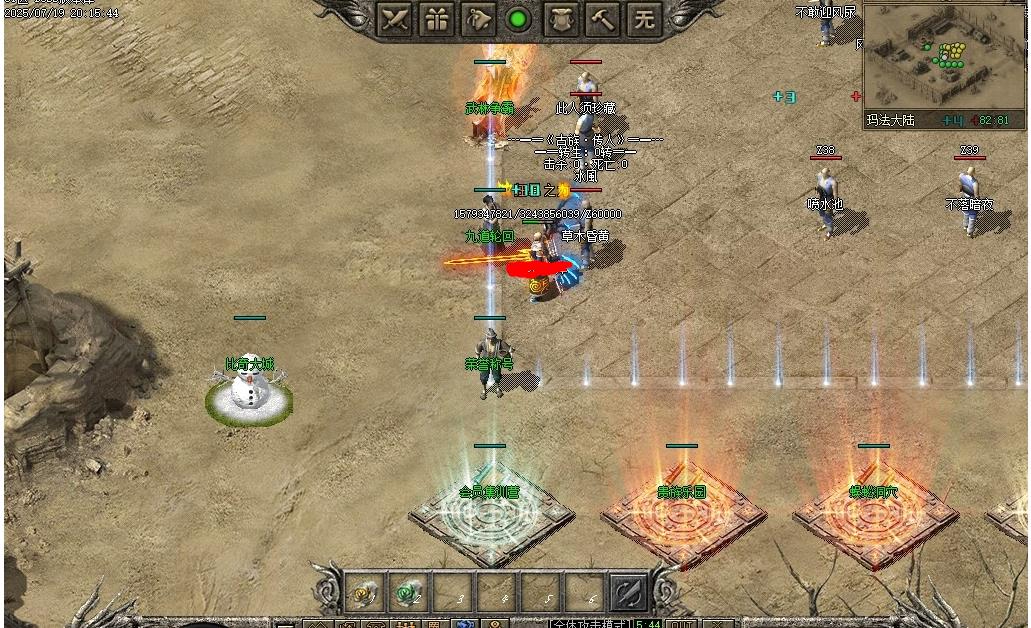1031x628 pixels.
Task: Use the yellow item in hotbar slot 1
Action: tap(365, 592)
